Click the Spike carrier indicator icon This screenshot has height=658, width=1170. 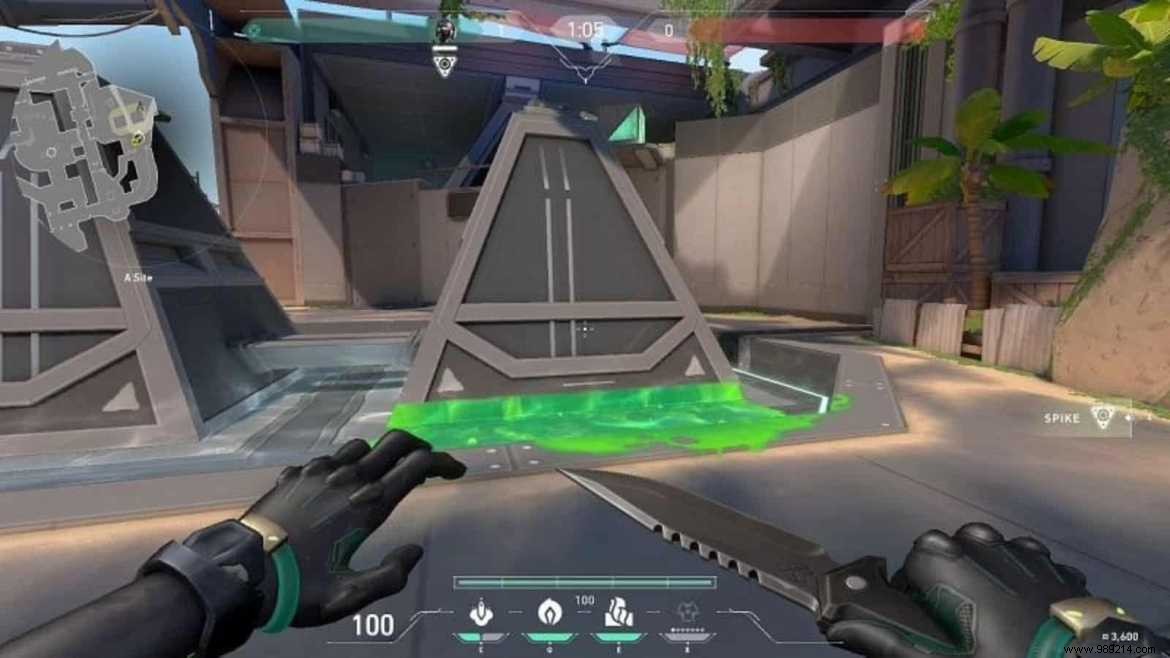tap(1102, 416)
